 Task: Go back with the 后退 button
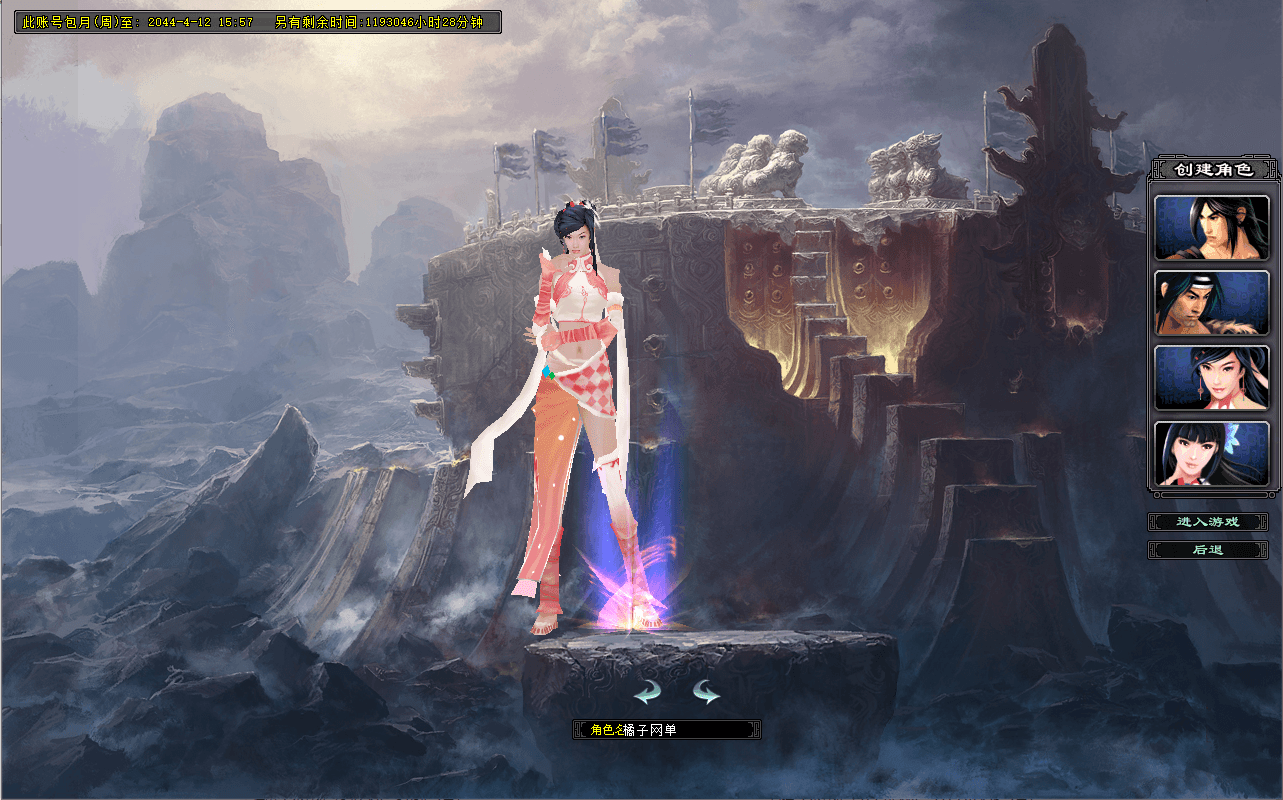(1208, 550)
